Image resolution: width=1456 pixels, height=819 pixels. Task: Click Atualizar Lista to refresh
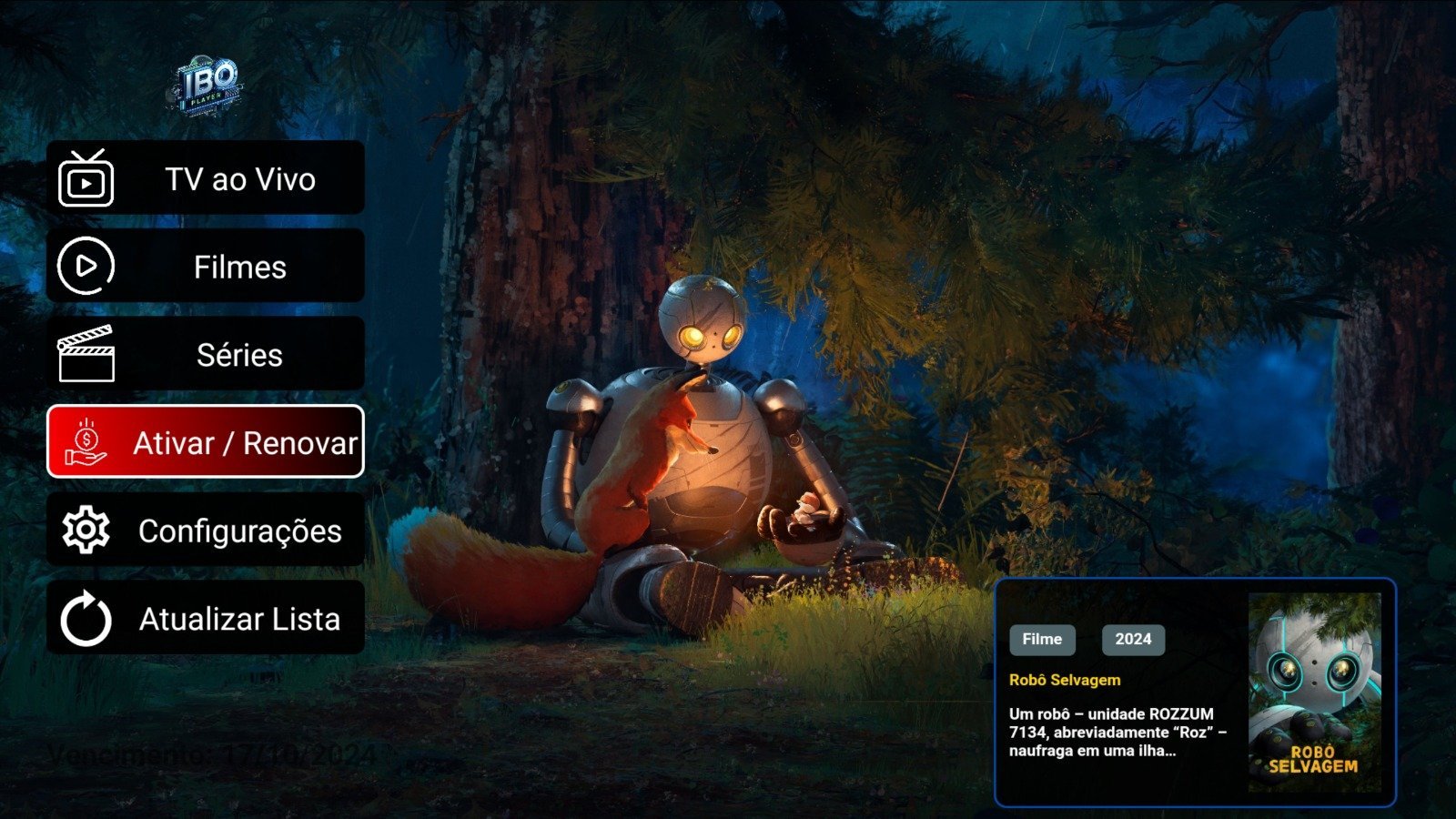(206, 619)
